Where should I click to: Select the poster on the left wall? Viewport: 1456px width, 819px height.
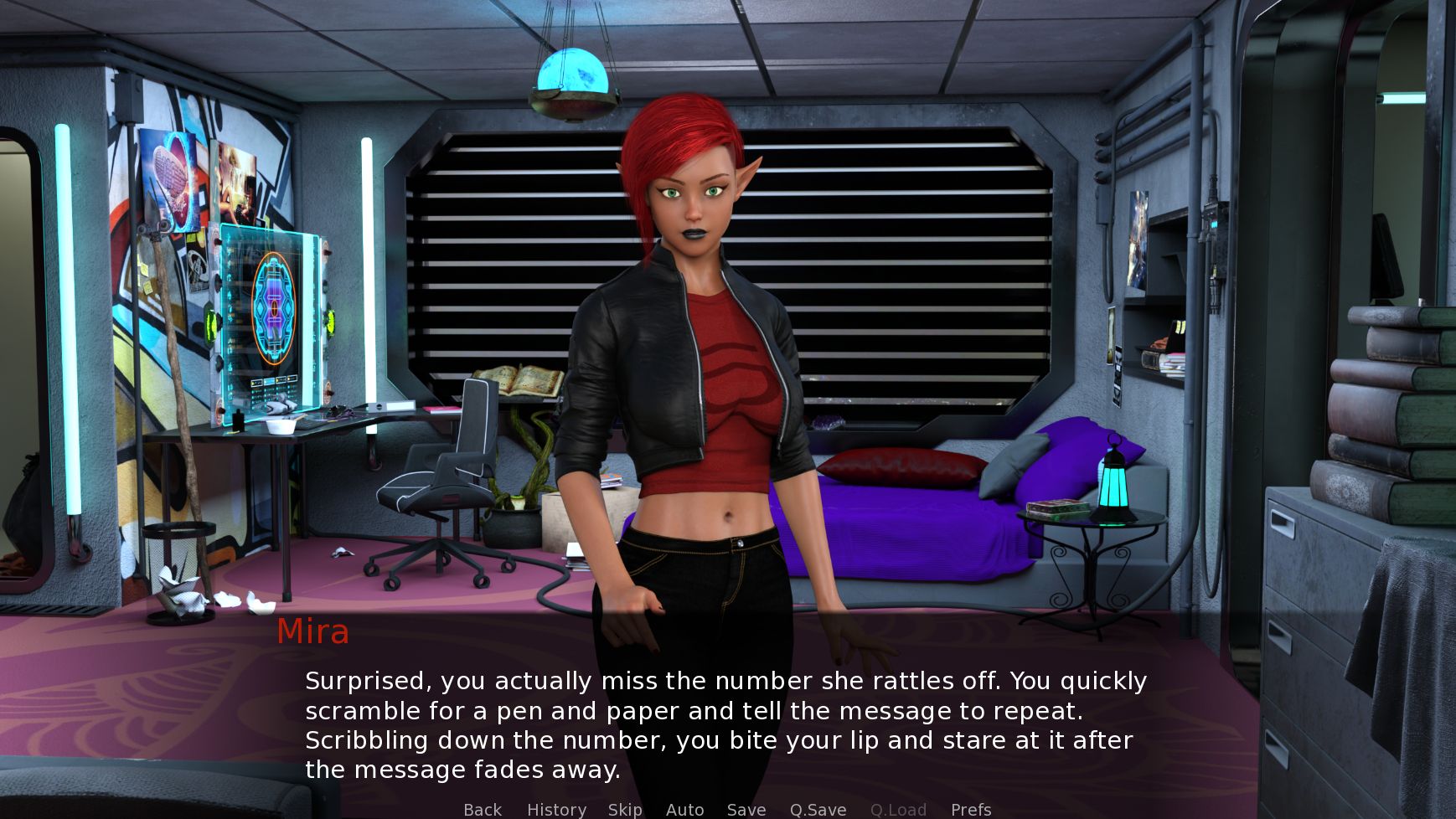tap(168, 180)
